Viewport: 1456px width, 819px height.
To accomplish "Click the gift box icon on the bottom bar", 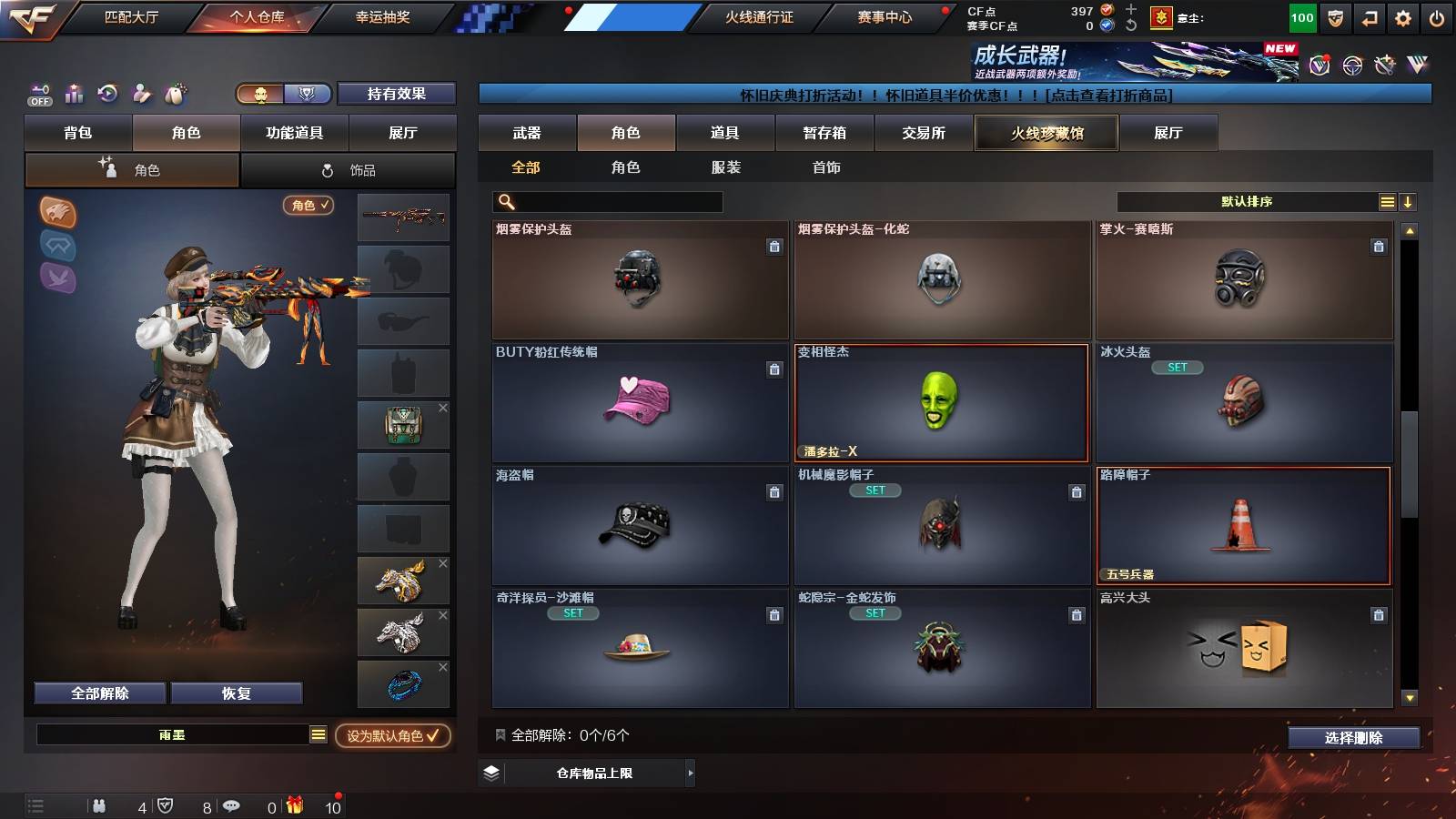I will click(293, 806).
